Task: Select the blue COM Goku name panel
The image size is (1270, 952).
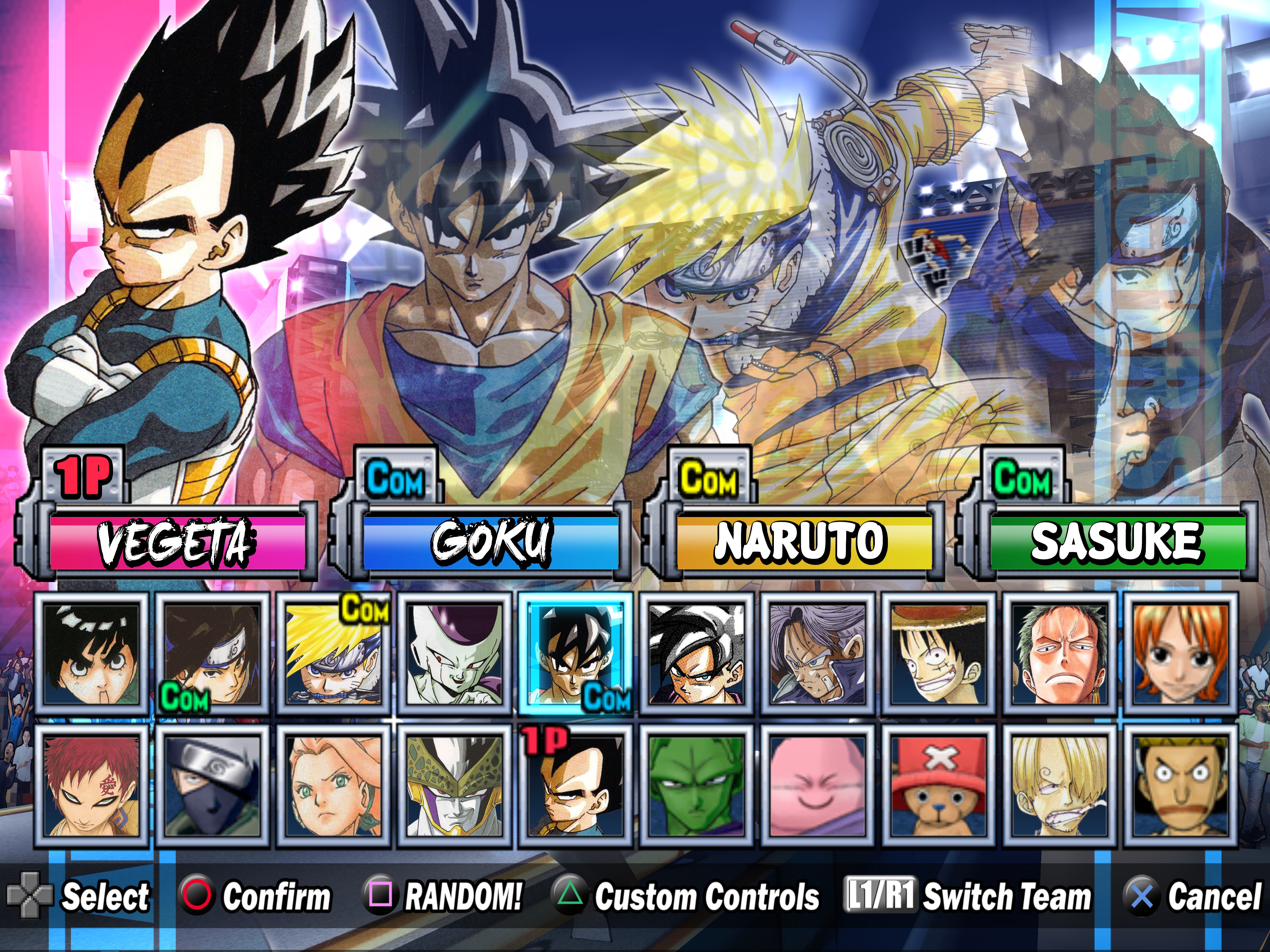Action: pyautogui.click(x=490, y=541)
